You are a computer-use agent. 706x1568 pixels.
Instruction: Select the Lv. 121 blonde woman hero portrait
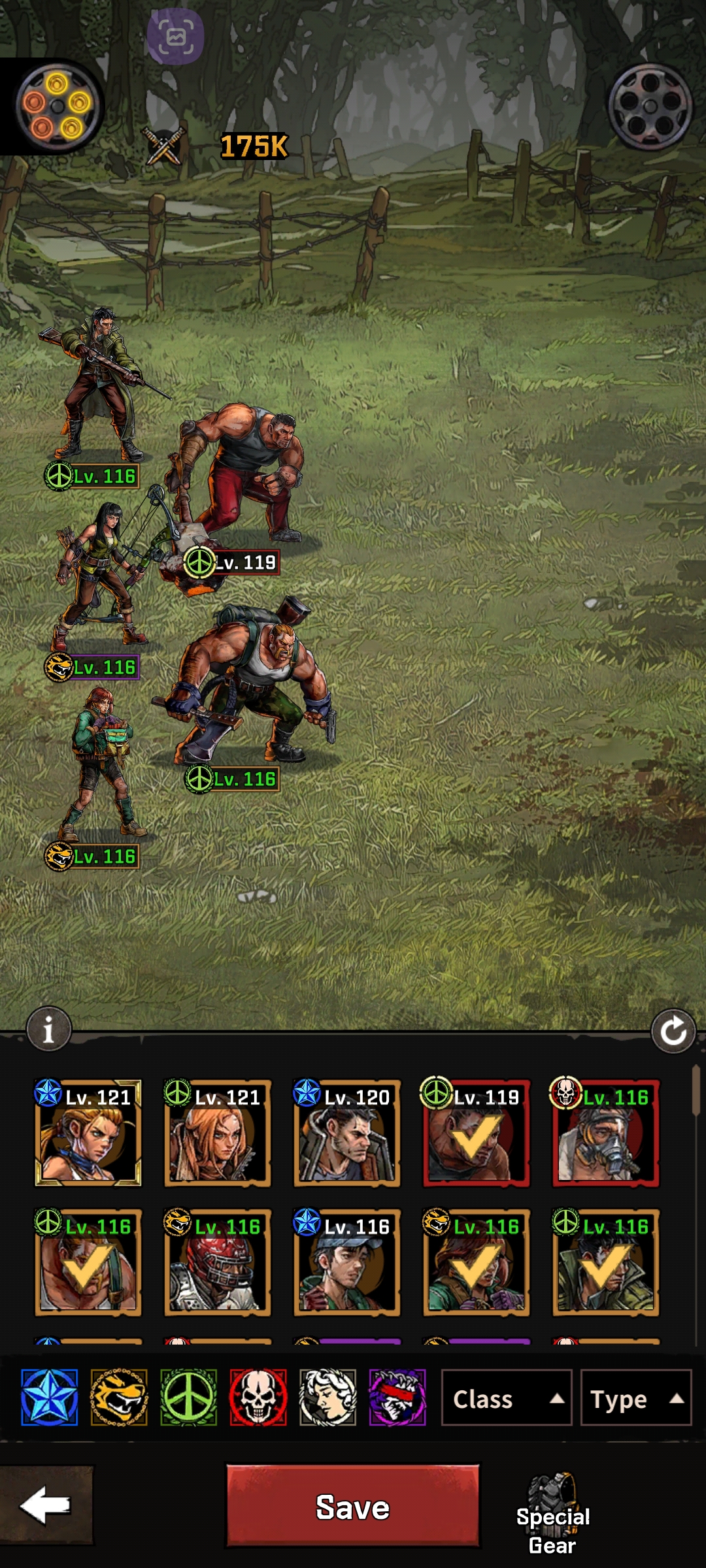point(88,1133)
